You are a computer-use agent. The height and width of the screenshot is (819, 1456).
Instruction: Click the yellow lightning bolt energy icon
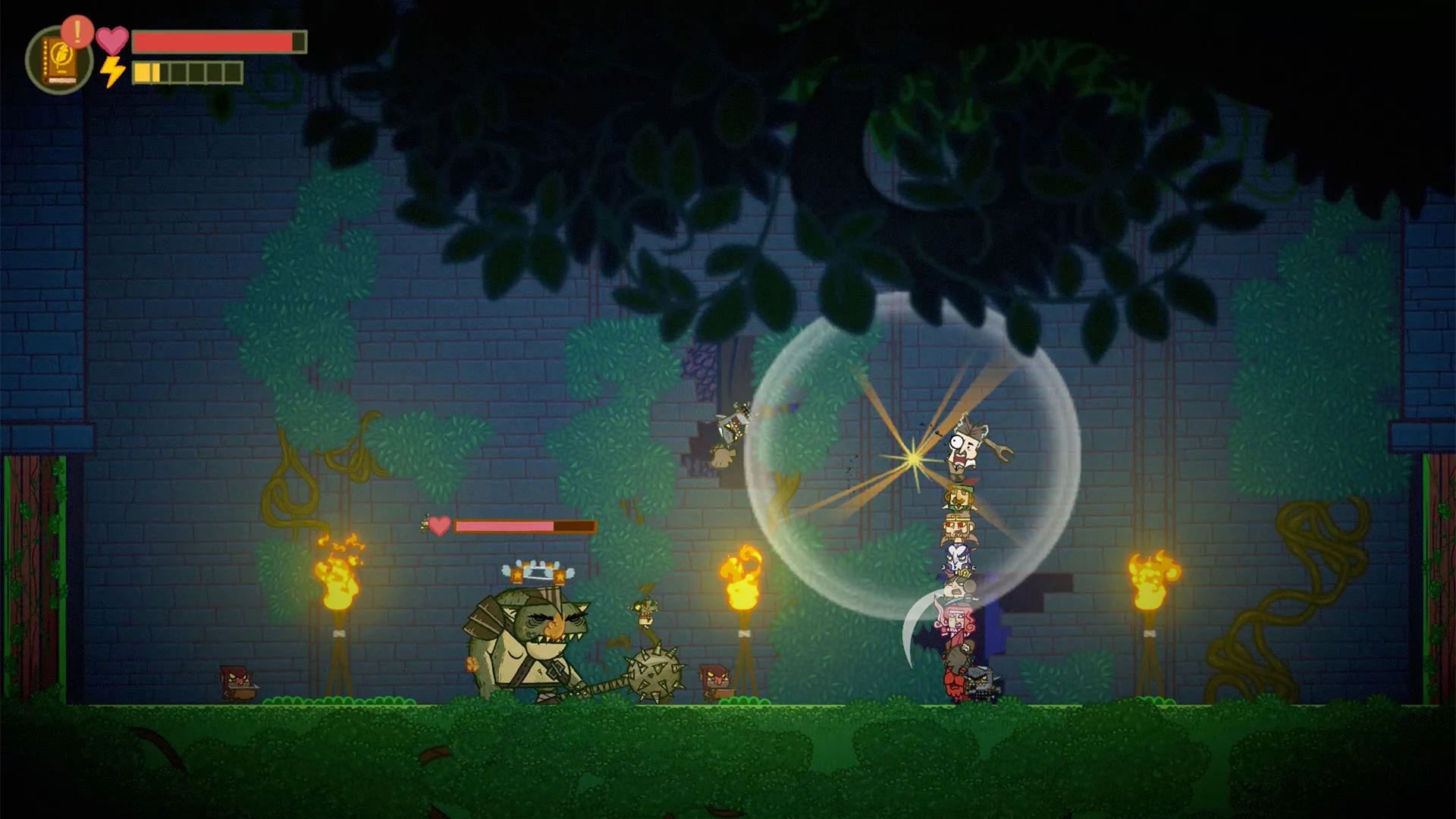(114, 74)
